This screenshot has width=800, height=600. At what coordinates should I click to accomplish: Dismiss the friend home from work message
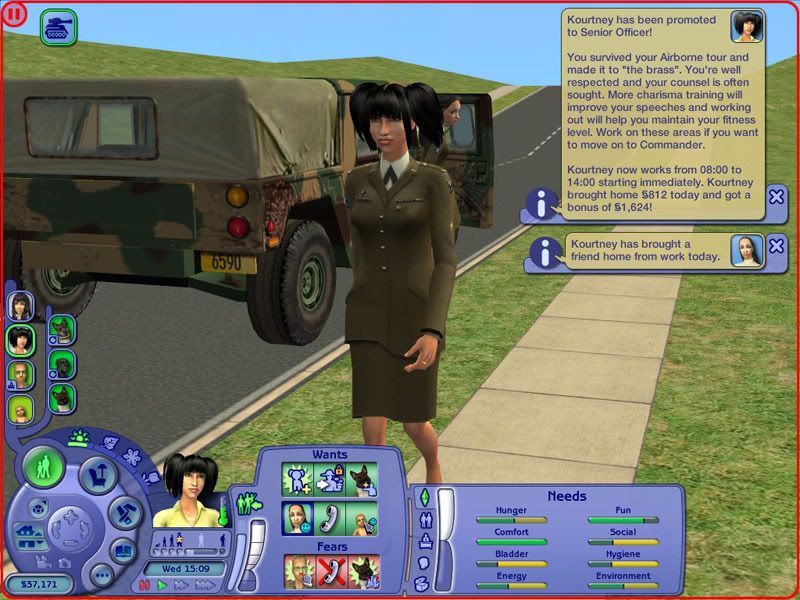coord(776,247)
